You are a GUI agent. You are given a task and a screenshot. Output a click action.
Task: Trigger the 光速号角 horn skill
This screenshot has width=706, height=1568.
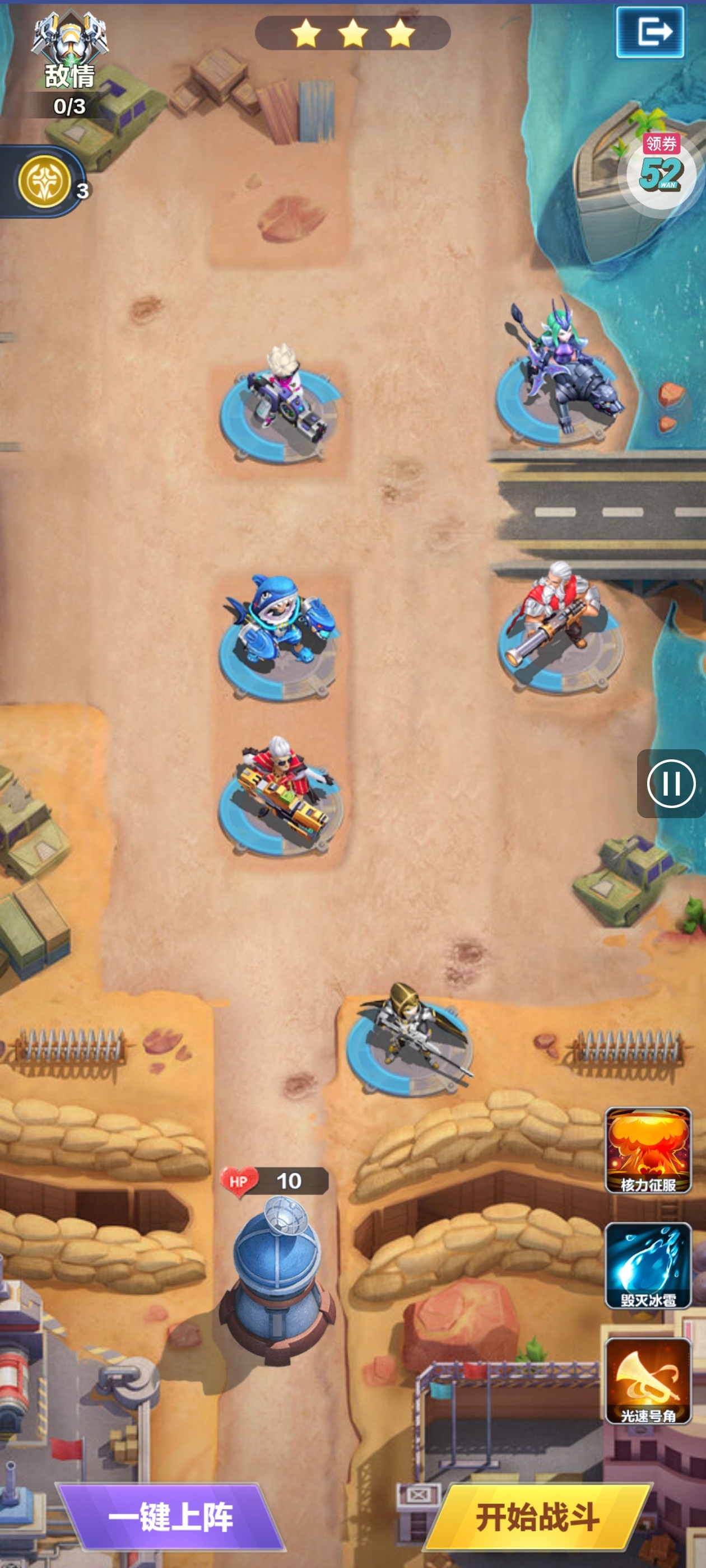point(648,1380)
